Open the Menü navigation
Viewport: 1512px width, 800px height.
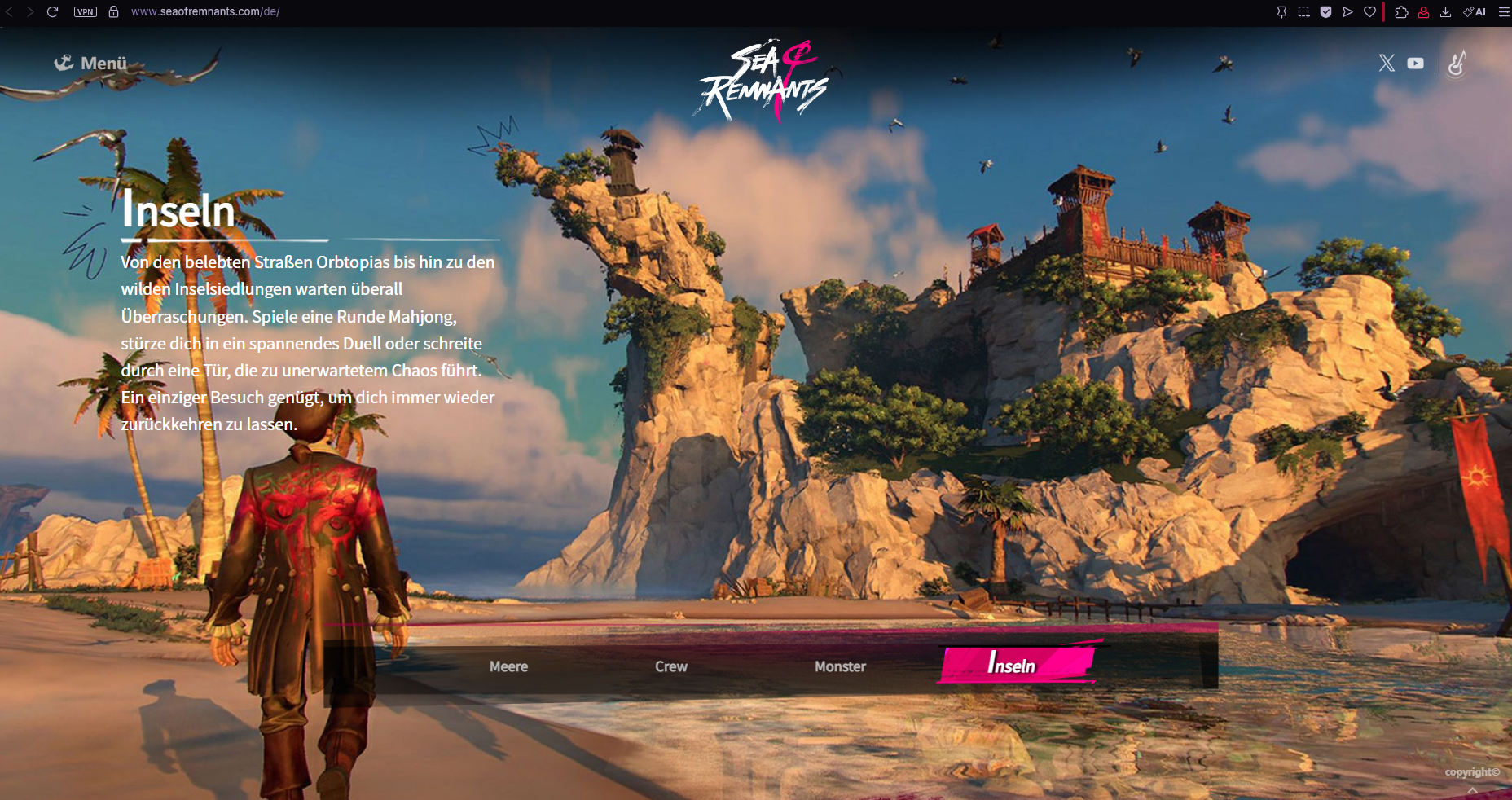pos(90,63)
